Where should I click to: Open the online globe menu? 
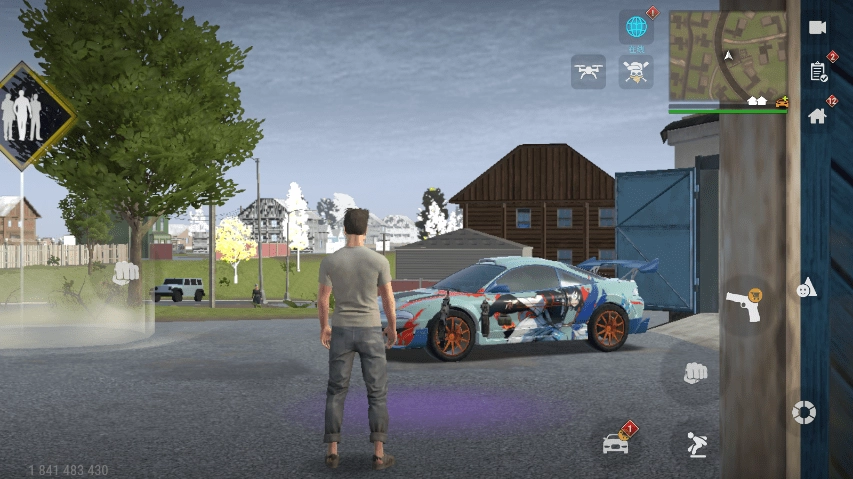coord(636,27)
